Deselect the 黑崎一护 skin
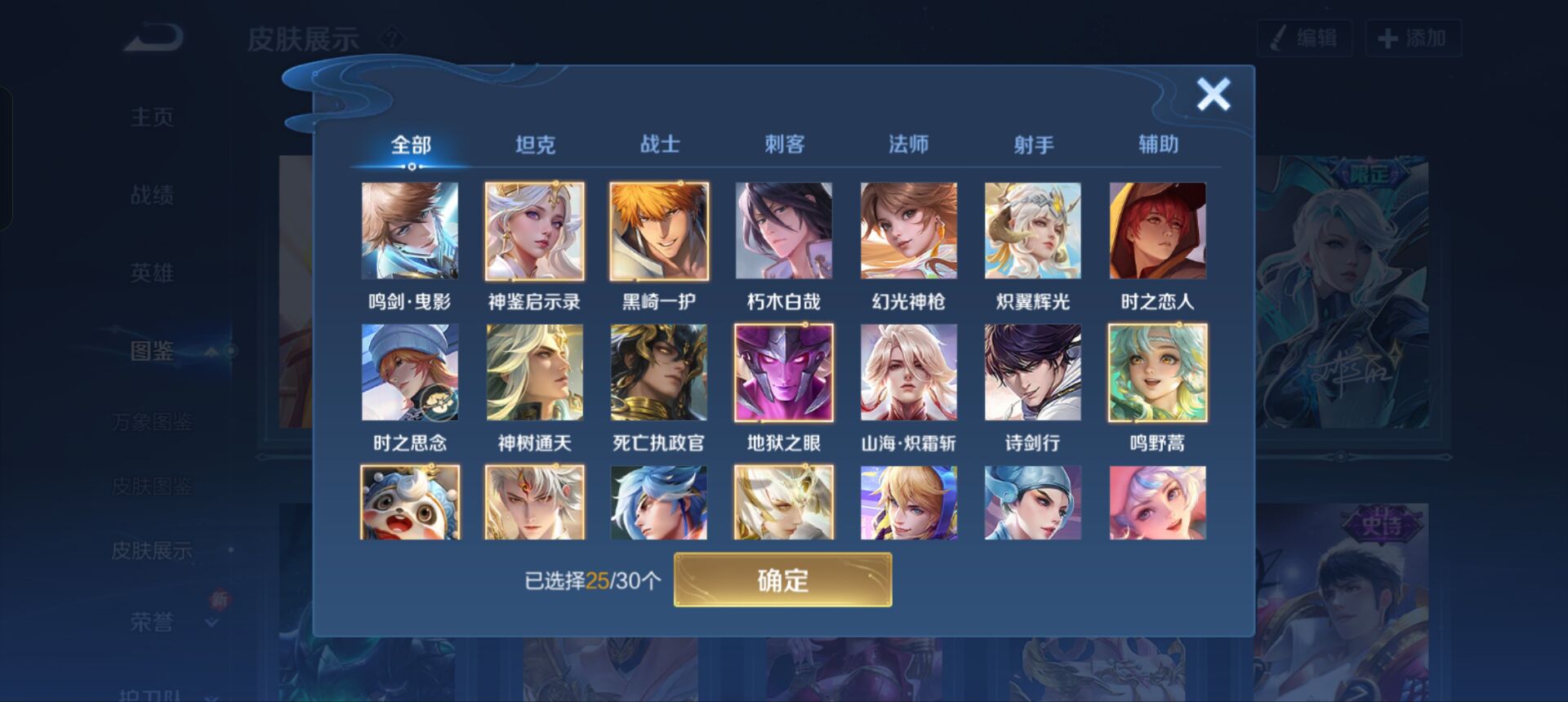Viewport: 1568px width, 702px height. tap(658, 231)
